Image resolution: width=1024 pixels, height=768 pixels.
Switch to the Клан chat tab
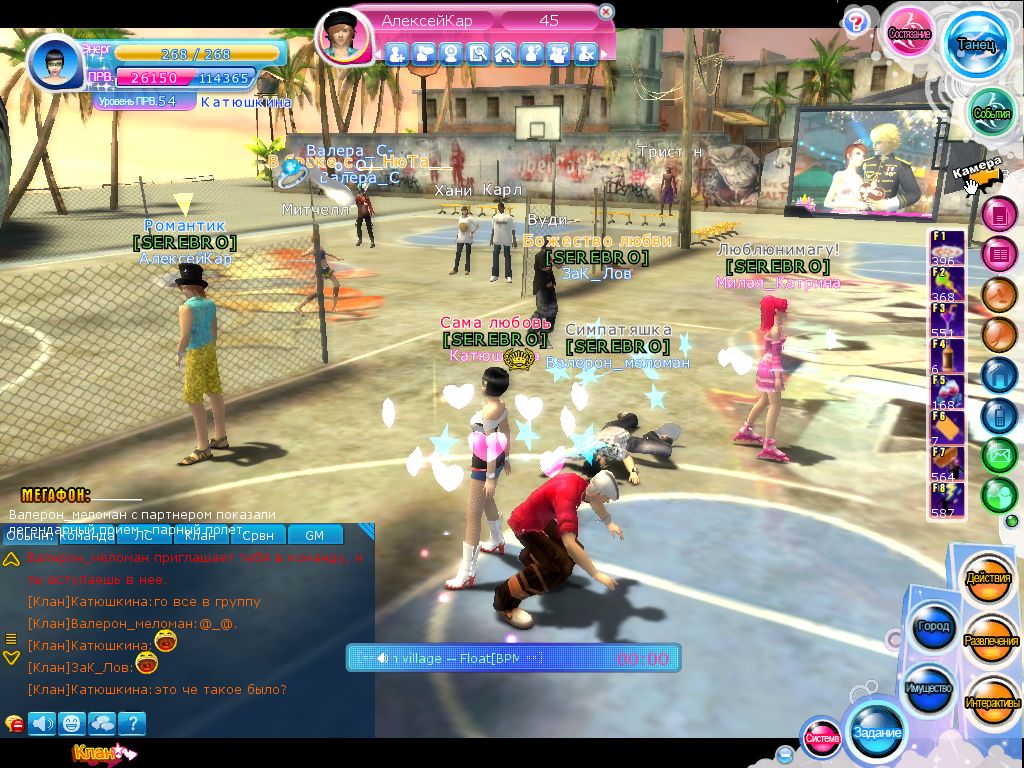200,535
